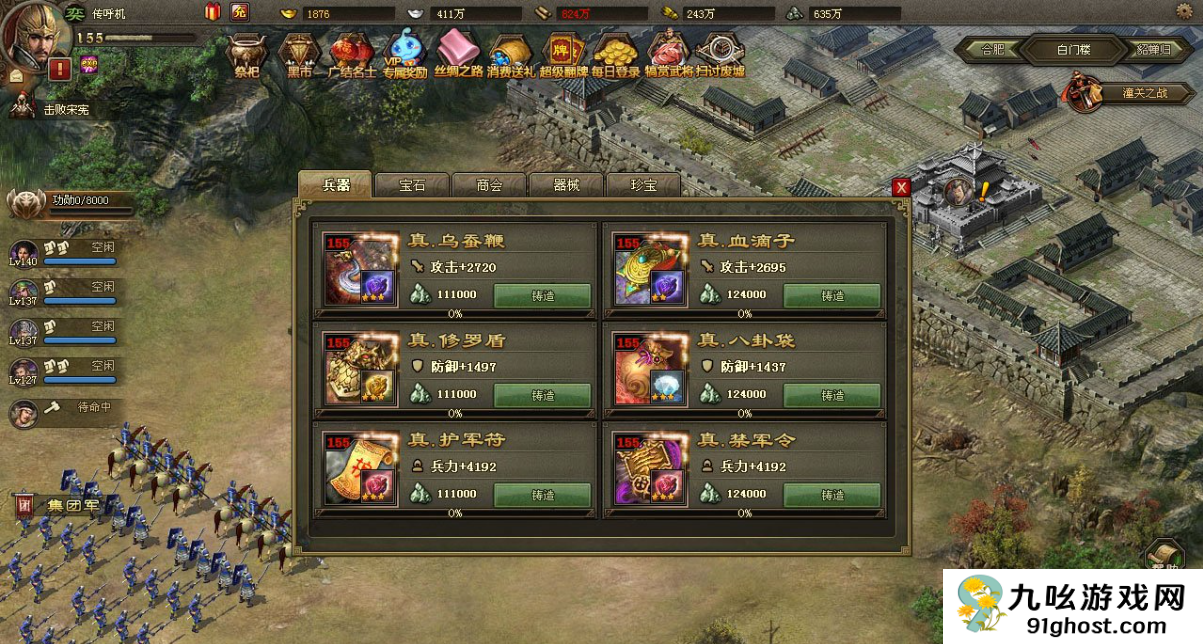Click 铸造 for 真.血滴子
Viewport: 1203px width, 644px height.
[832, 296]
